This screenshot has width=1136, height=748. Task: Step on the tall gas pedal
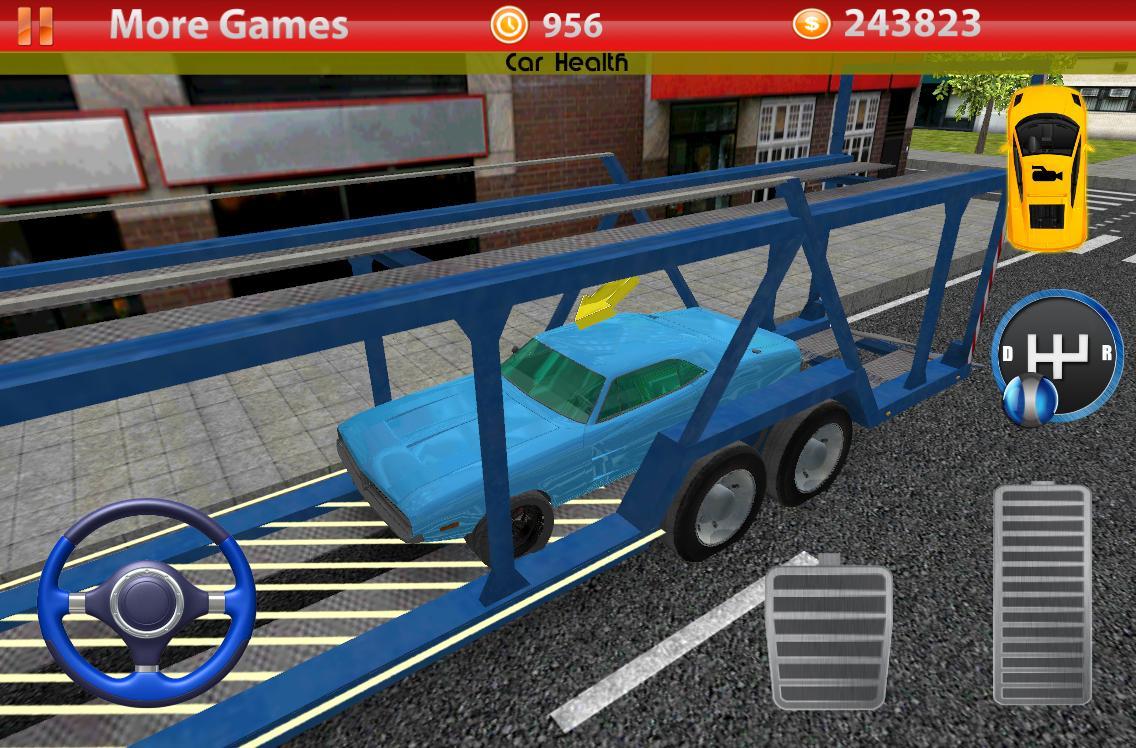pos(1041,594)
